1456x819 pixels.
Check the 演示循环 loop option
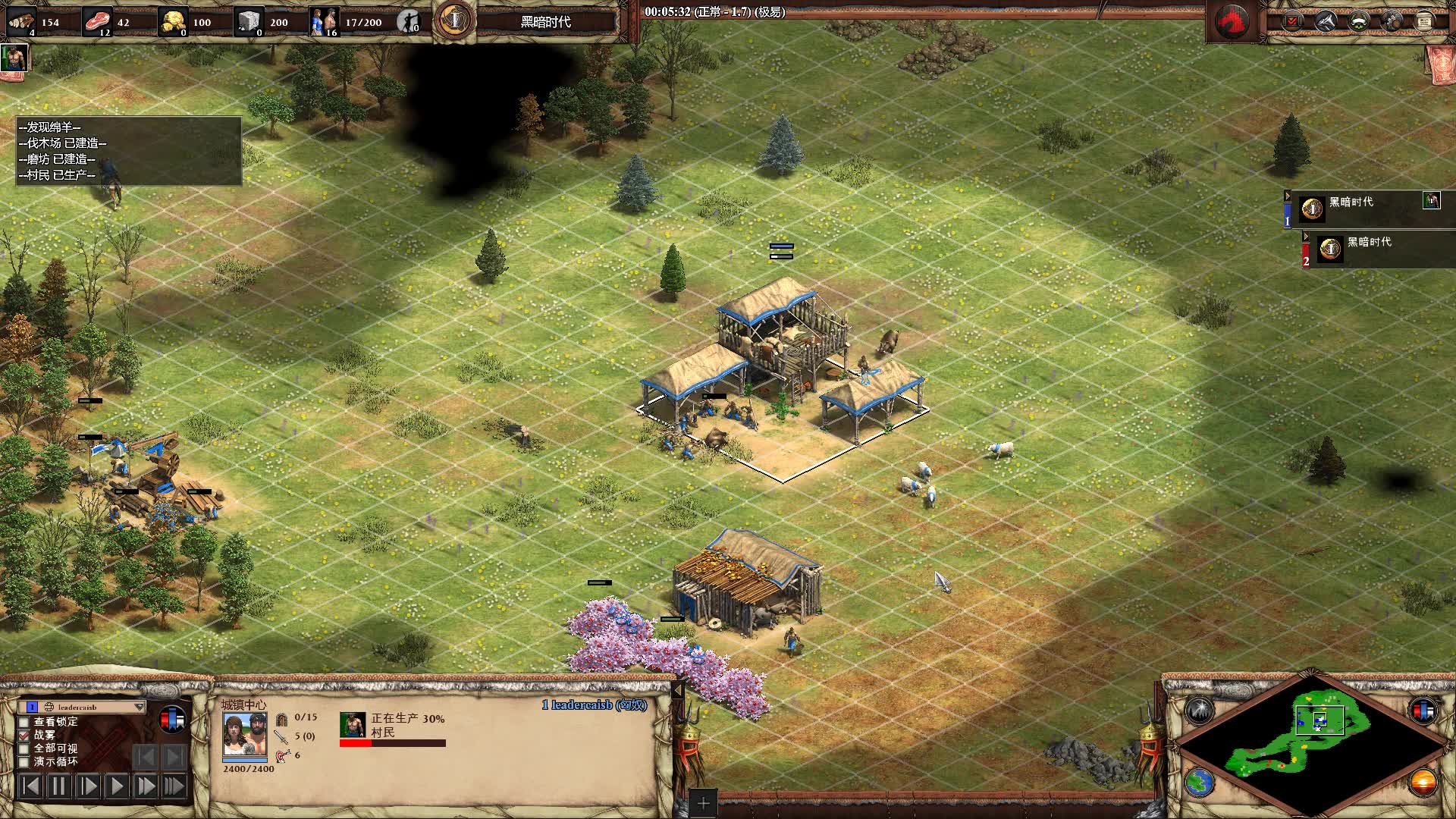(x=24, y=761)
